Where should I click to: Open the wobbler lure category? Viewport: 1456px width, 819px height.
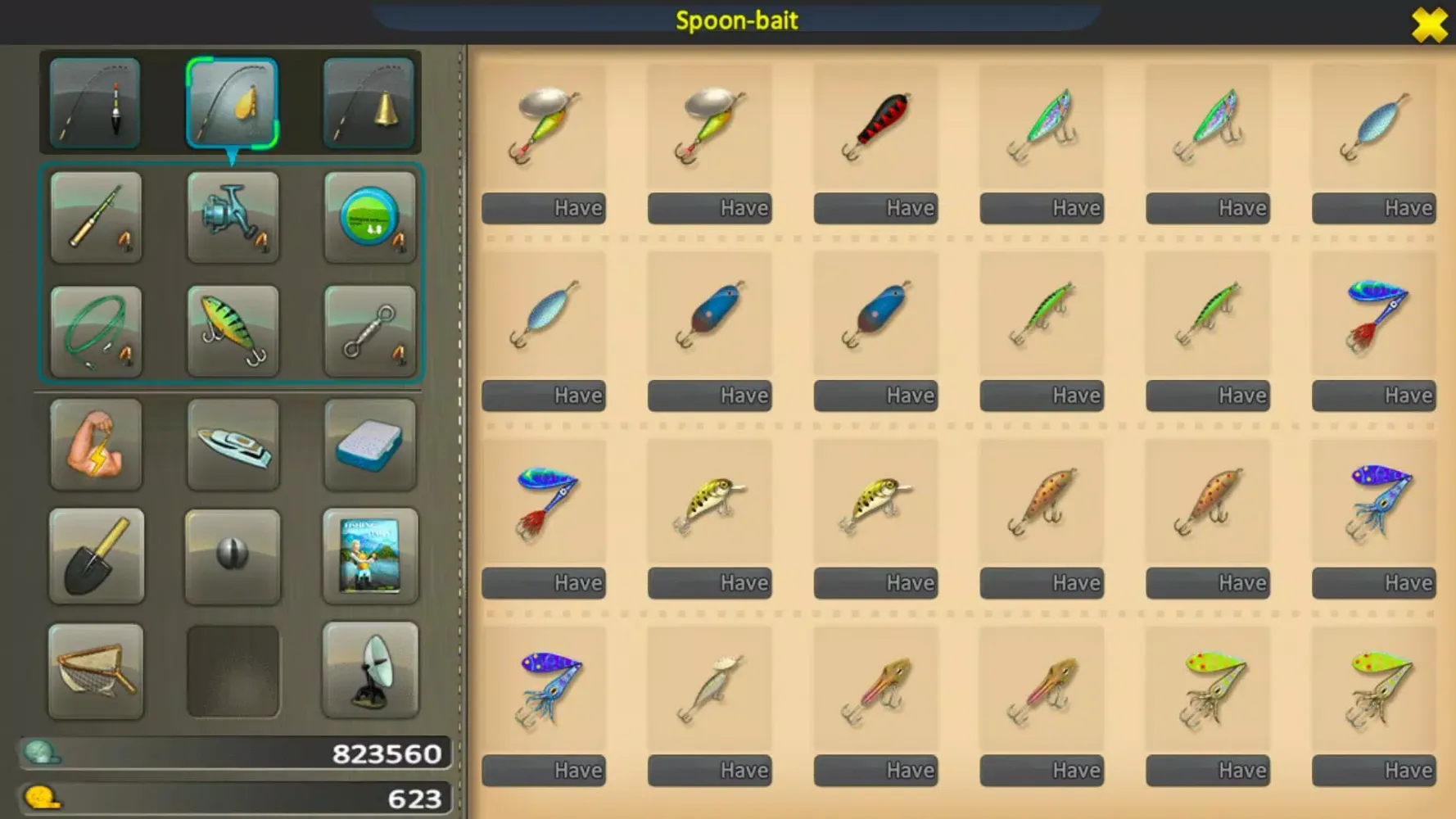click(x=233, y=331)
